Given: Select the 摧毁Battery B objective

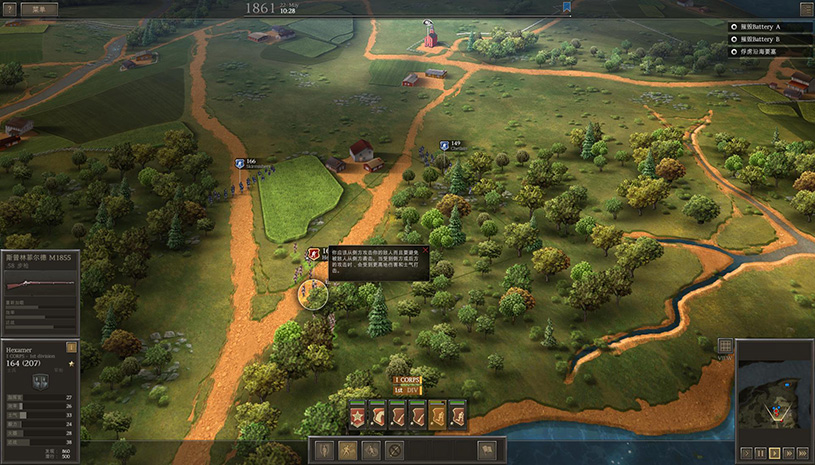Looking at the screenshot, I should coord(772,38).
